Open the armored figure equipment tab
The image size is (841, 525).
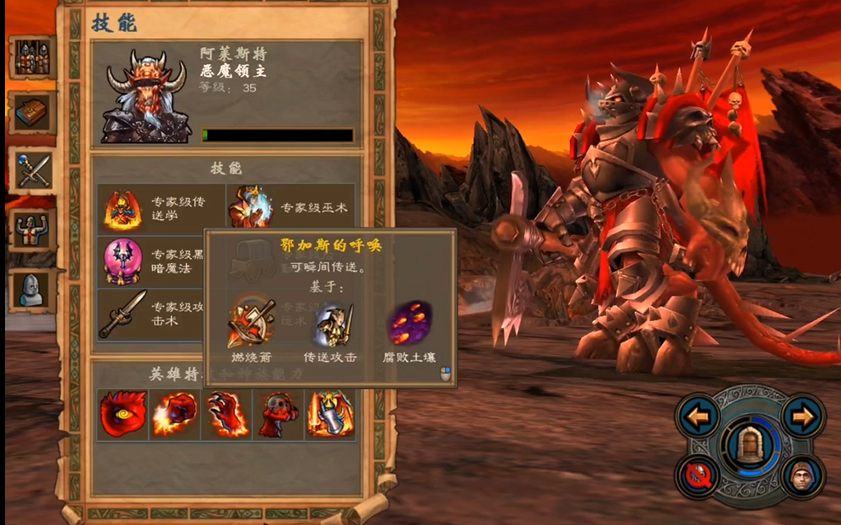click(32, 230)
